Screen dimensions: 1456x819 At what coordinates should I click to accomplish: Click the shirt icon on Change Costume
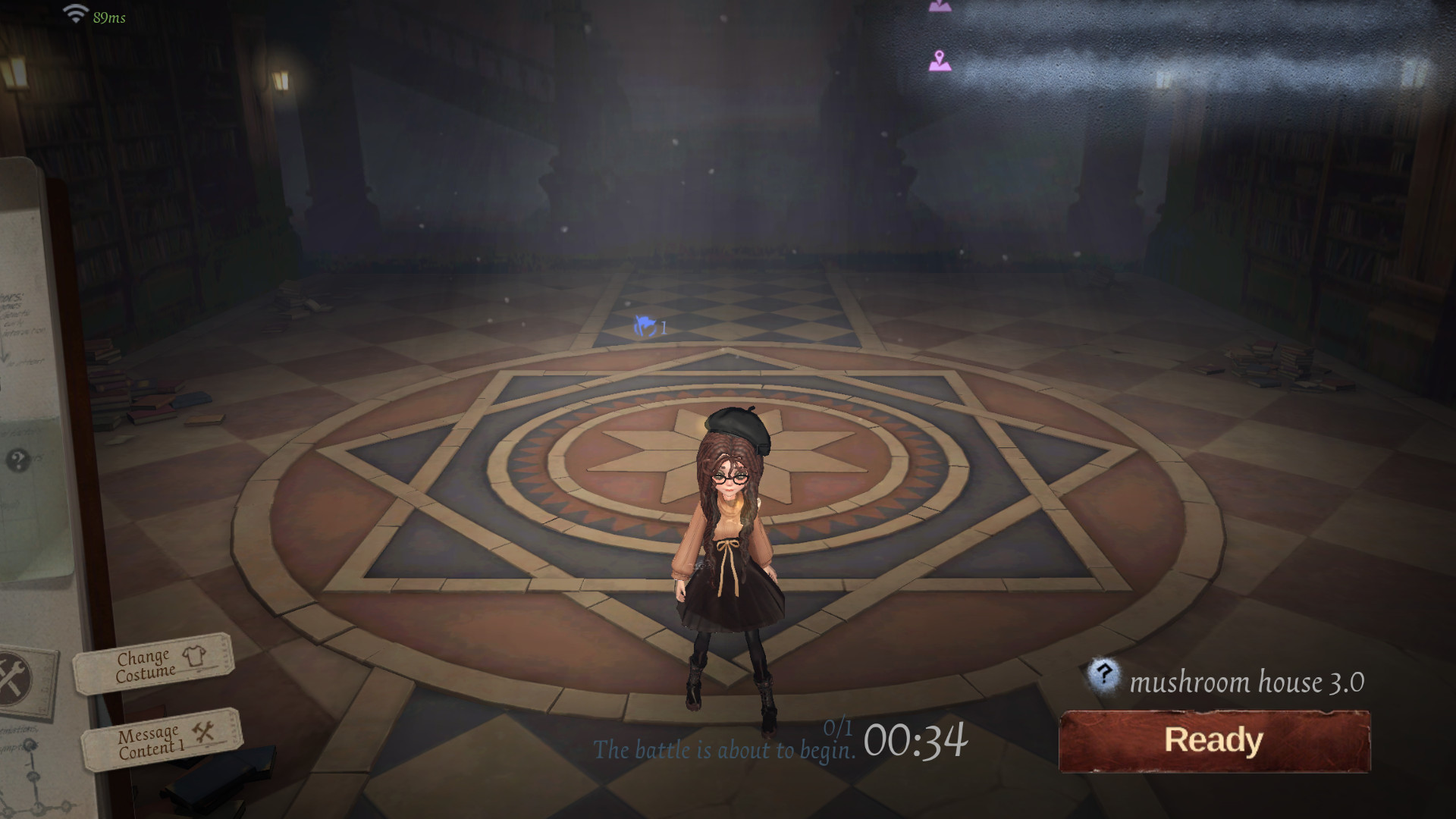tap(196, 658)
